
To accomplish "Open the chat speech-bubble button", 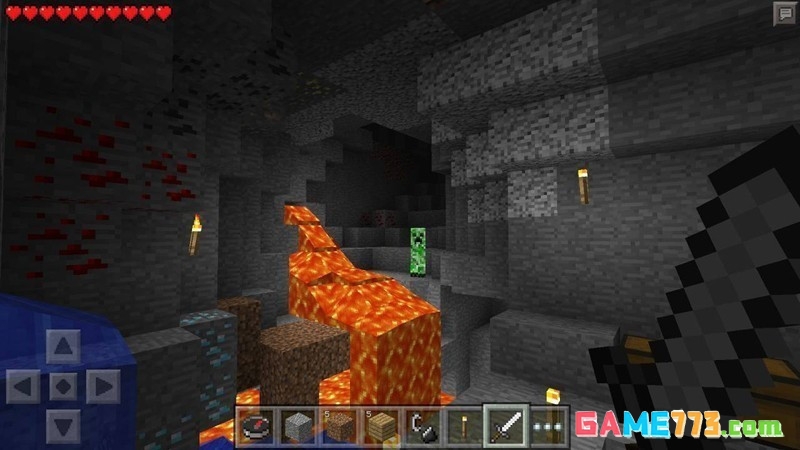I will (784, 13).
